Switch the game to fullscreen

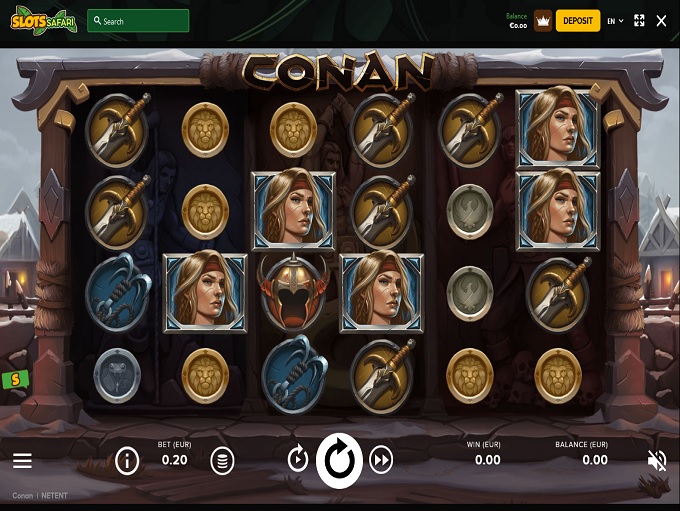click(x=639, y=20)
